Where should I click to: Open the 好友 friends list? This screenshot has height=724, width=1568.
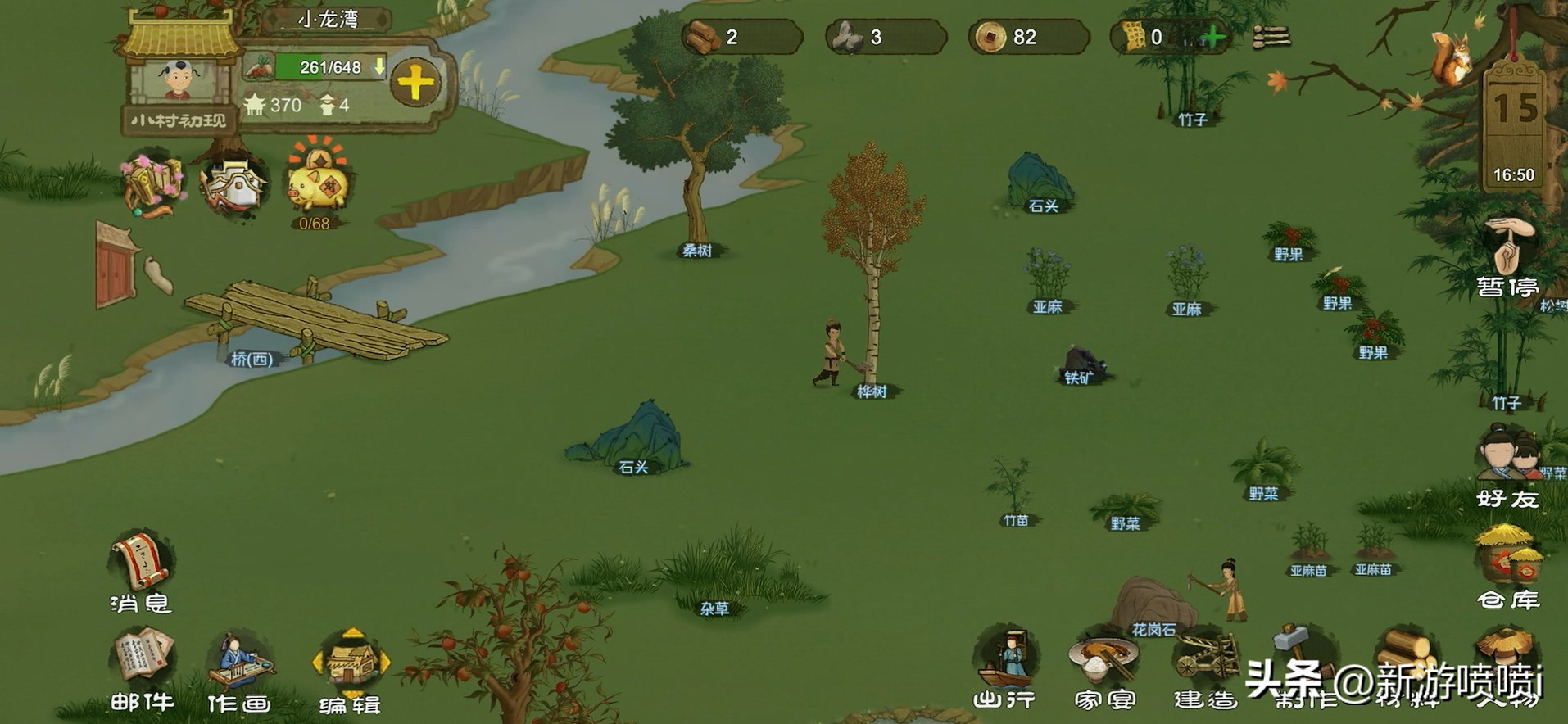click(1508, 459)
